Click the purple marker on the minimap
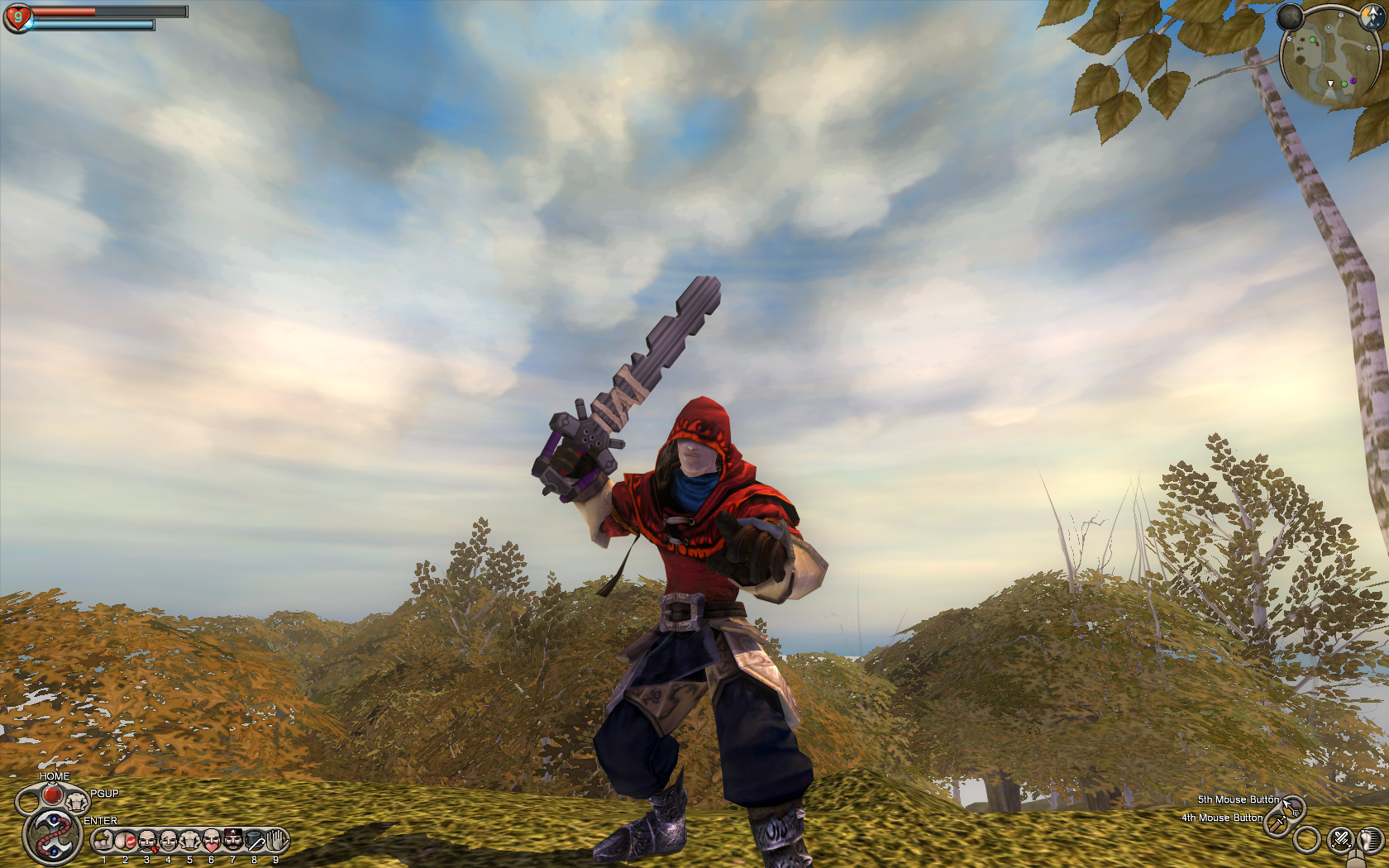The image size is (1389, 868). tap(1353, 81)
